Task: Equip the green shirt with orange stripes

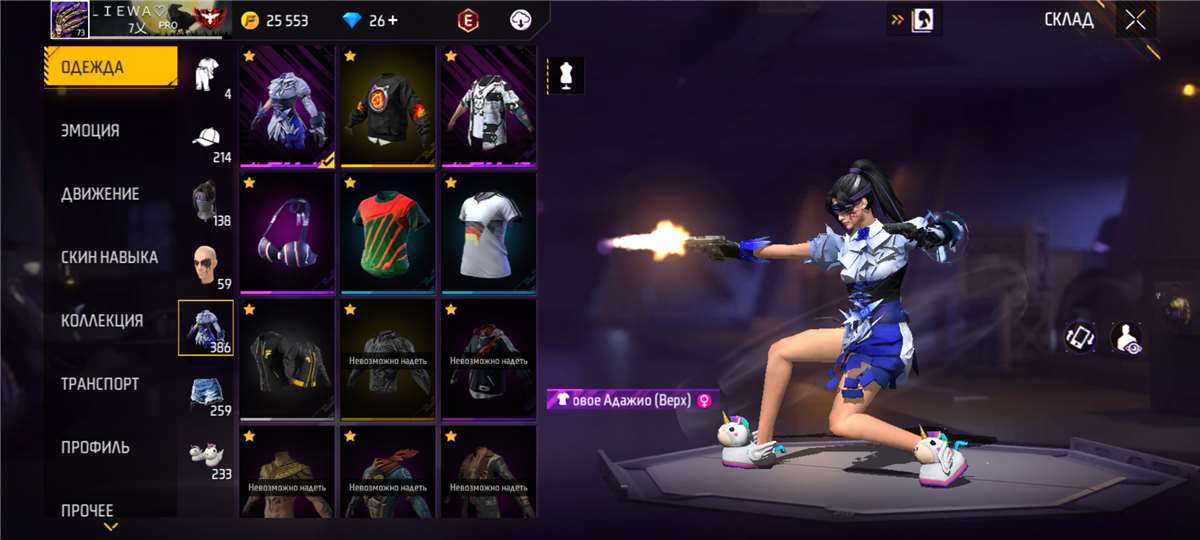Action: coord(388,234)
